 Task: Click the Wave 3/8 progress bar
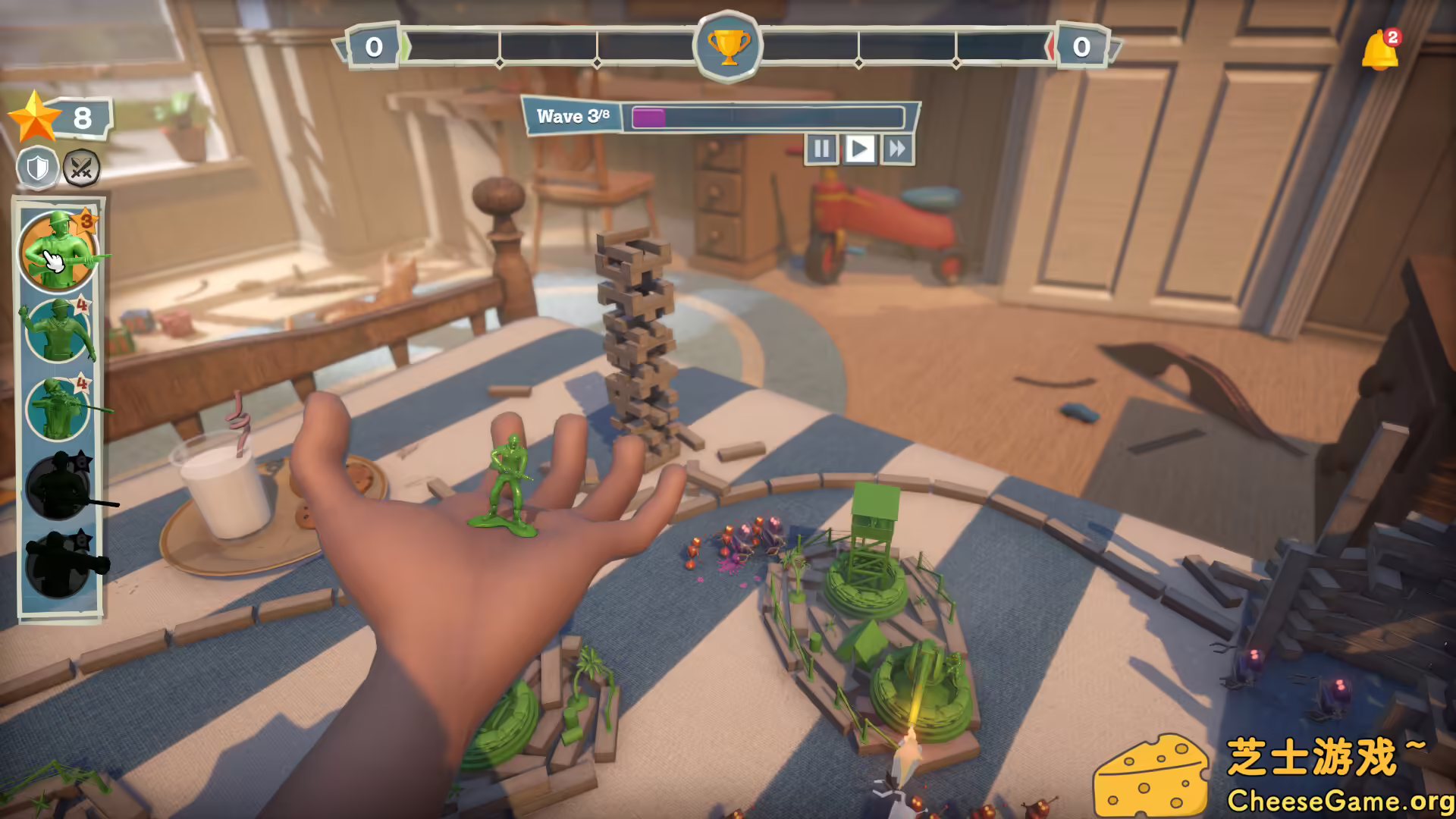[717, 116]
